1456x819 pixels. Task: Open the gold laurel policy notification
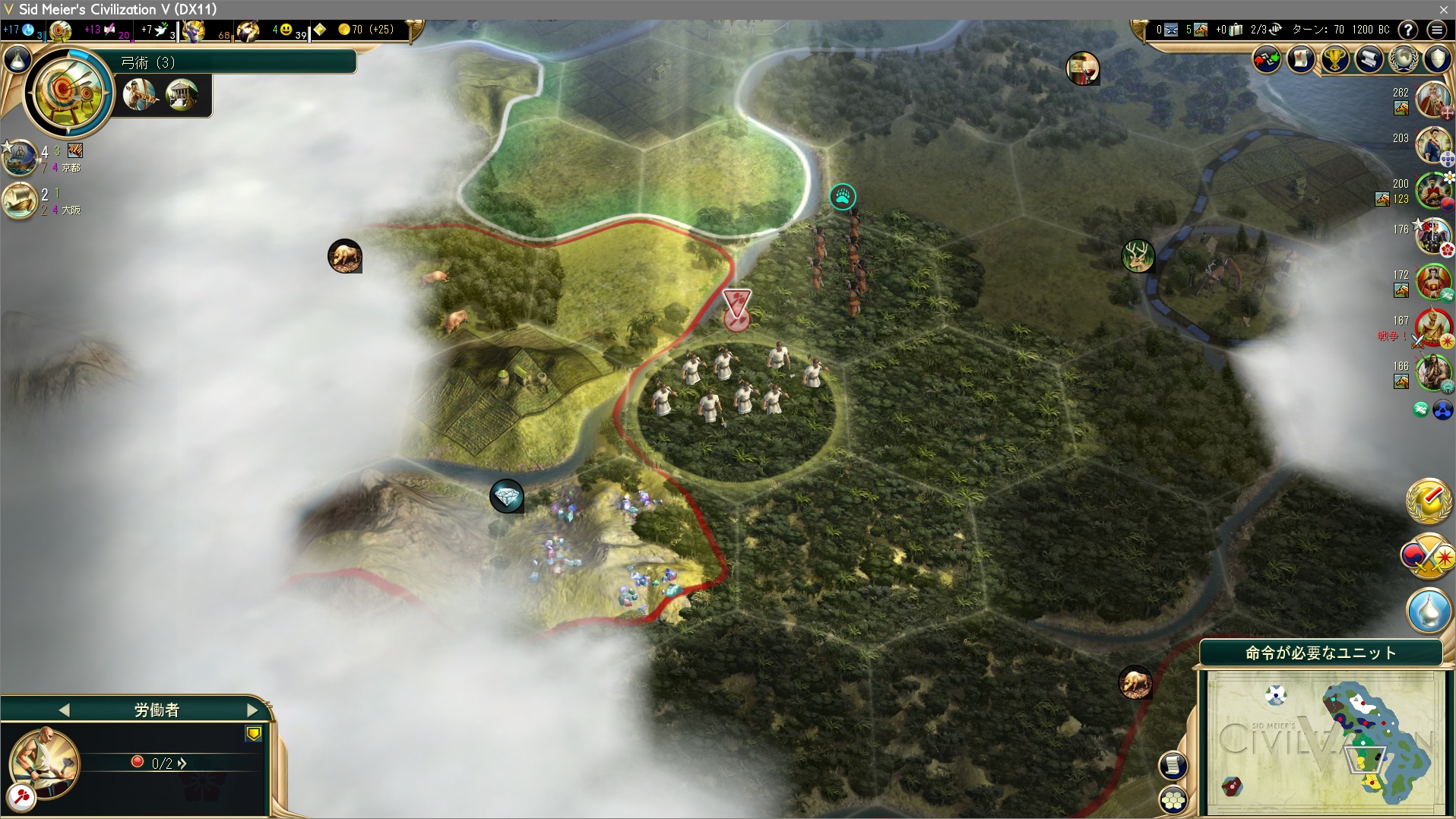[1429, 500]
